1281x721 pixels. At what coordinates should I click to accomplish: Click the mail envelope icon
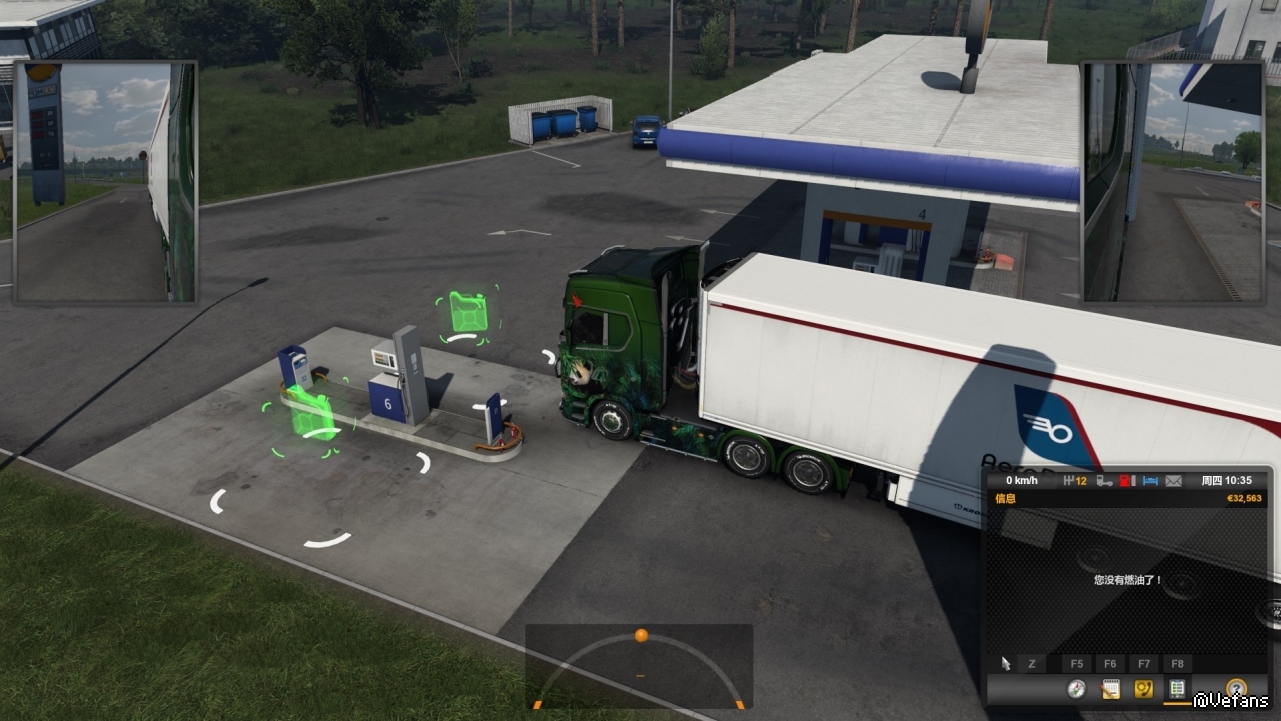click(x=1173, y=481)
